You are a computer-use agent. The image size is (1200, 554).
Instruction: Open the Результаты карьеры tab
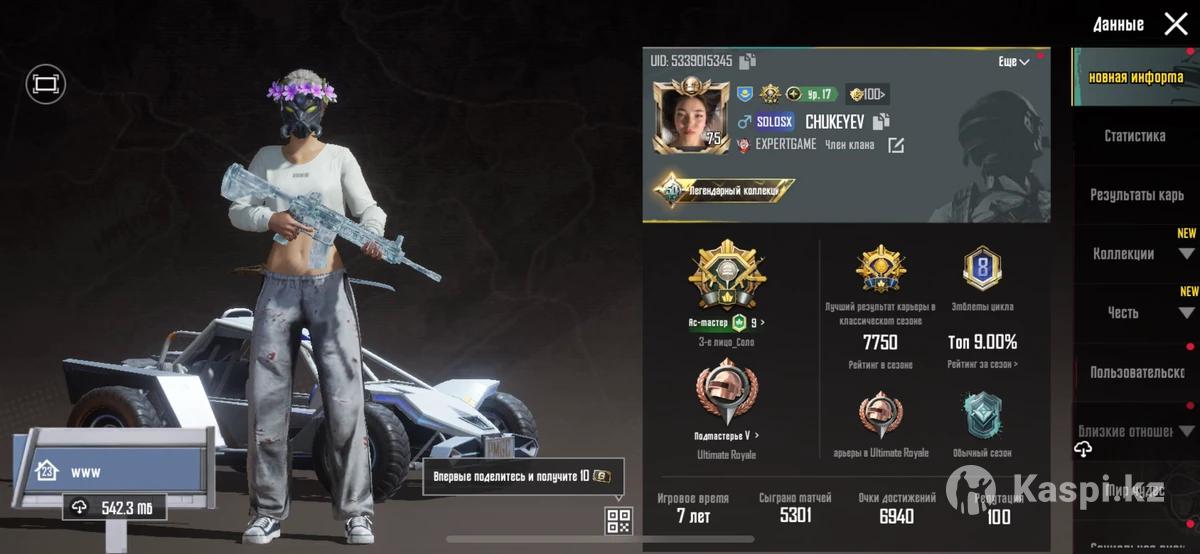tap(1136, 195)
